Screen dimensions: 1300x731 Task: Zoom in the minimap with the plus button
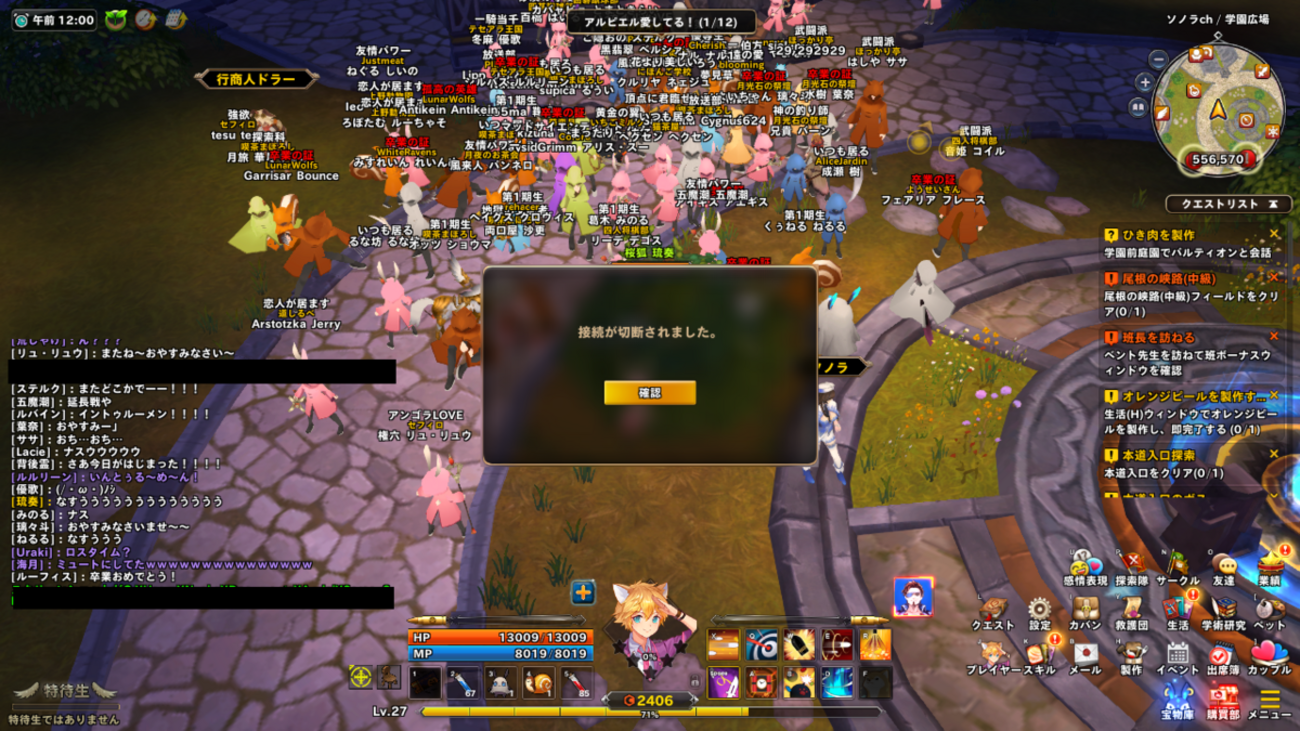click(x=1145, y=82)
